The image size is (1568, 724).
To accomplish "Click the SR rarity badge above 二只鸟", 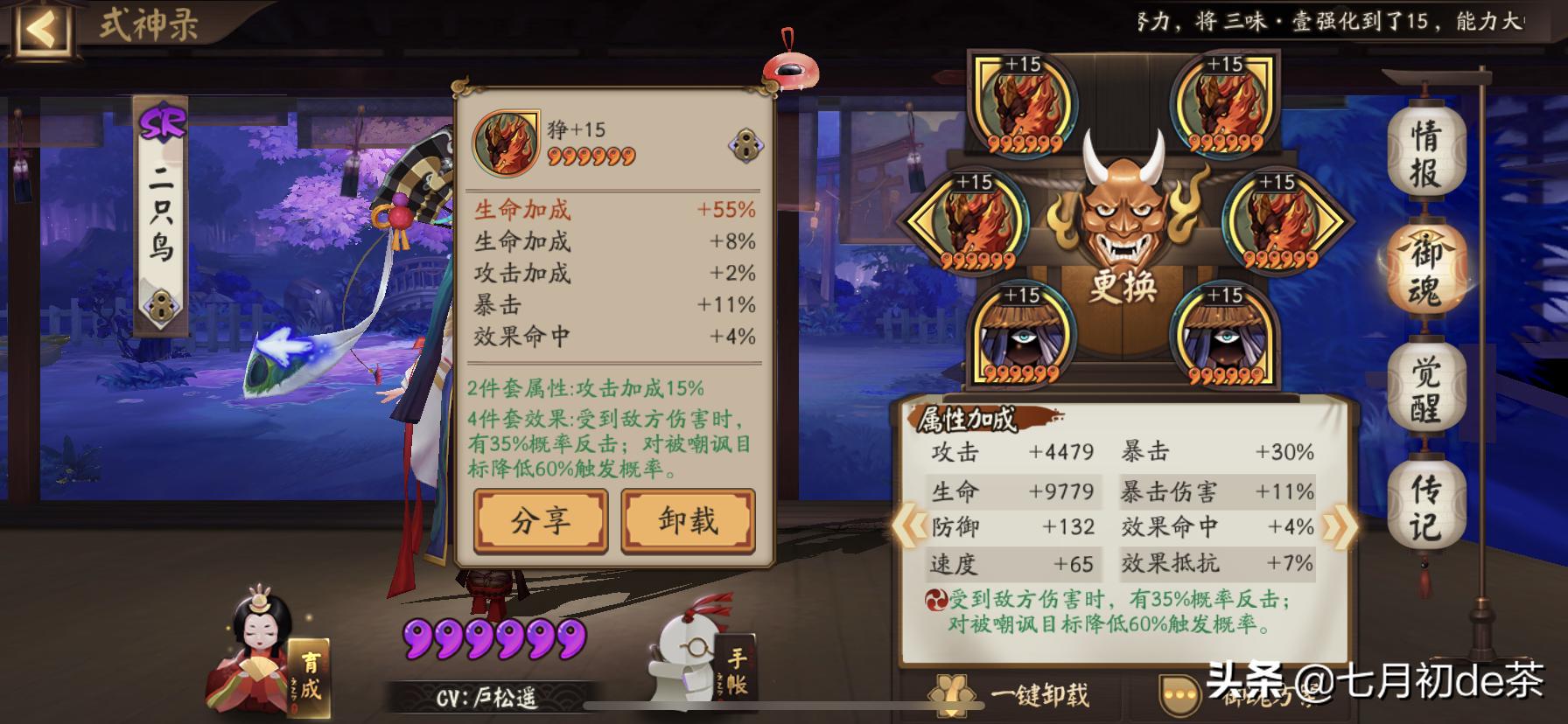I will 162,121.
